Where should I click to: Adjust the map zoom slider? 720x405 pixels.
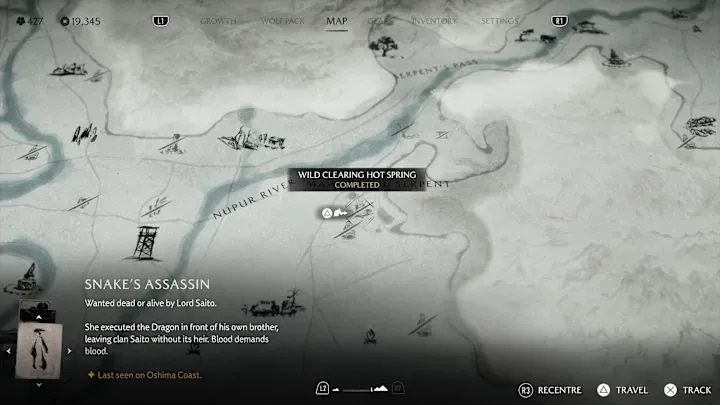click(360, 388)
